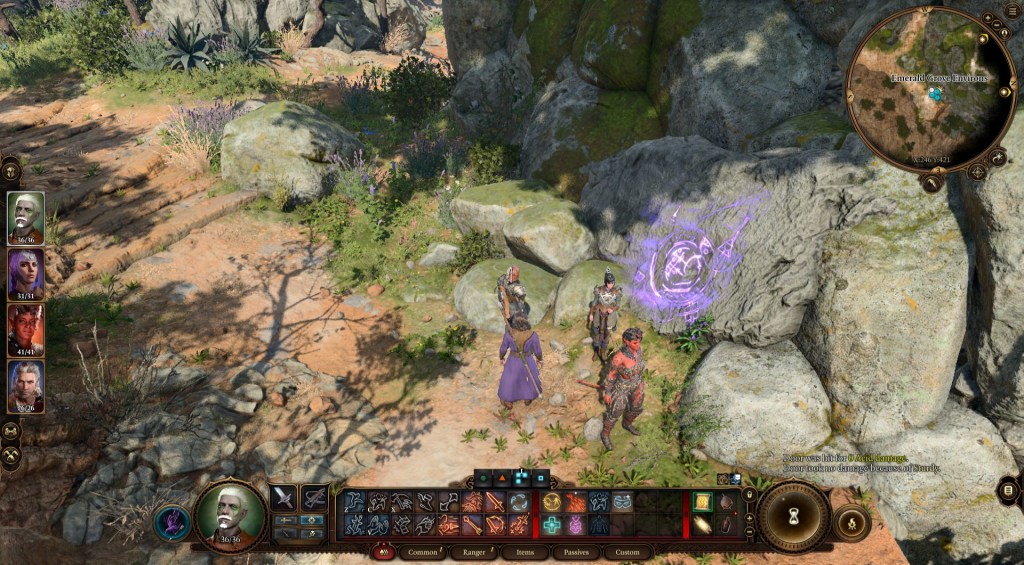This screenshot has height=565, width=1024.
Task: Select the ranged weapon set icon
Action: coord(315,497)
